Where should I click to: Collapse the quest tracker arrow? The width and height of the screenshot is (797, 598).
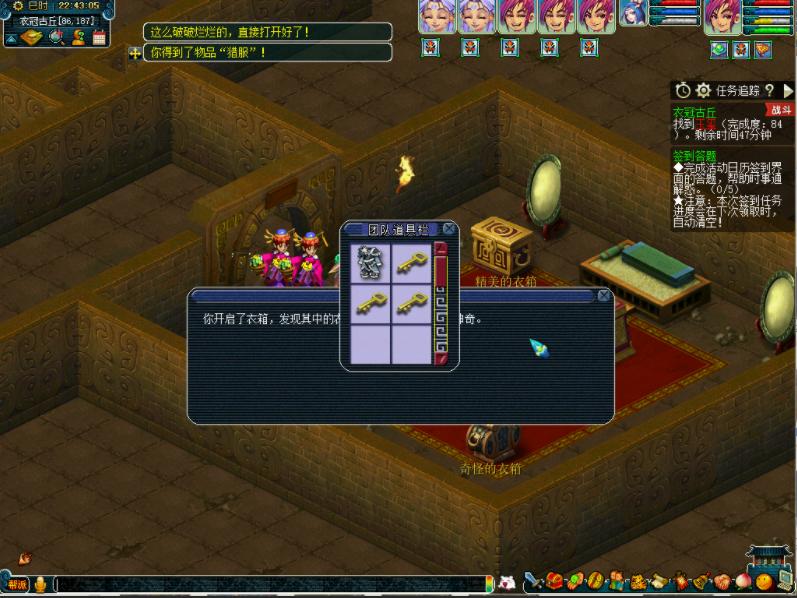click(787, 90)
